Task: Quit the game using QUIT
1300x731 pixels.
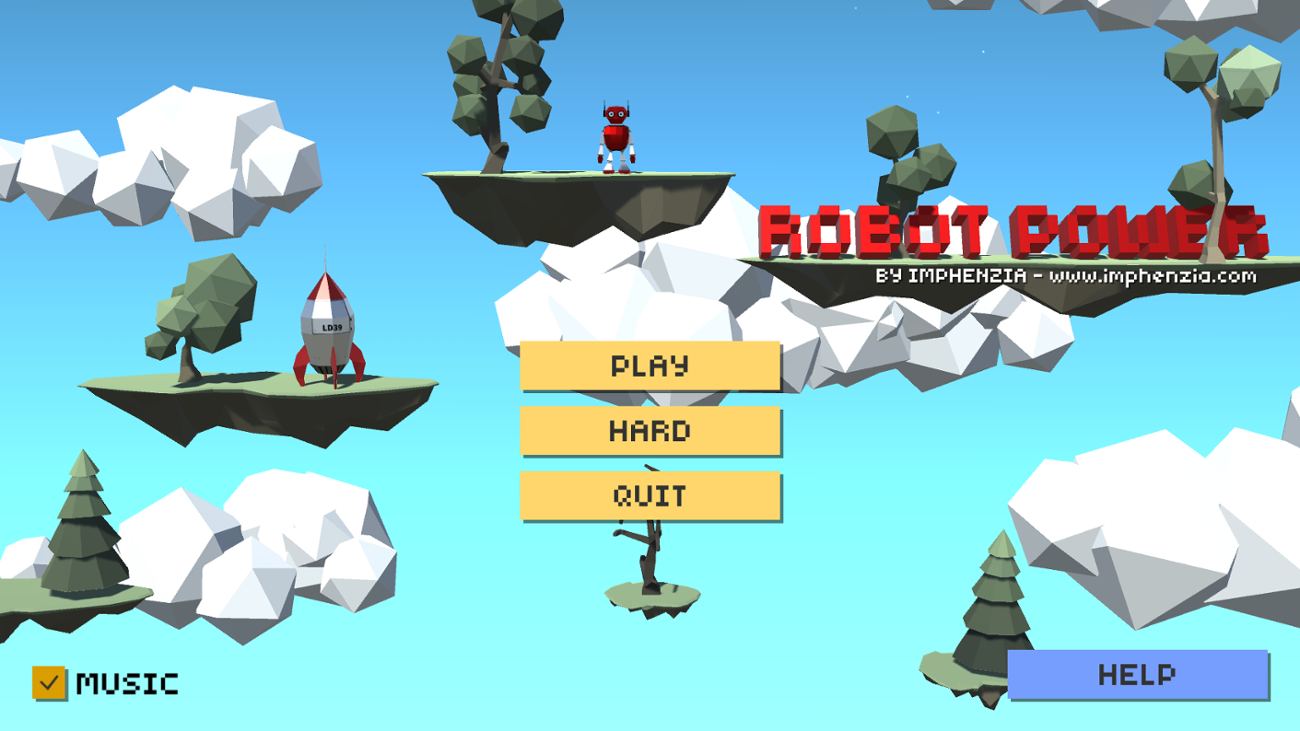Action: [649, 495]
